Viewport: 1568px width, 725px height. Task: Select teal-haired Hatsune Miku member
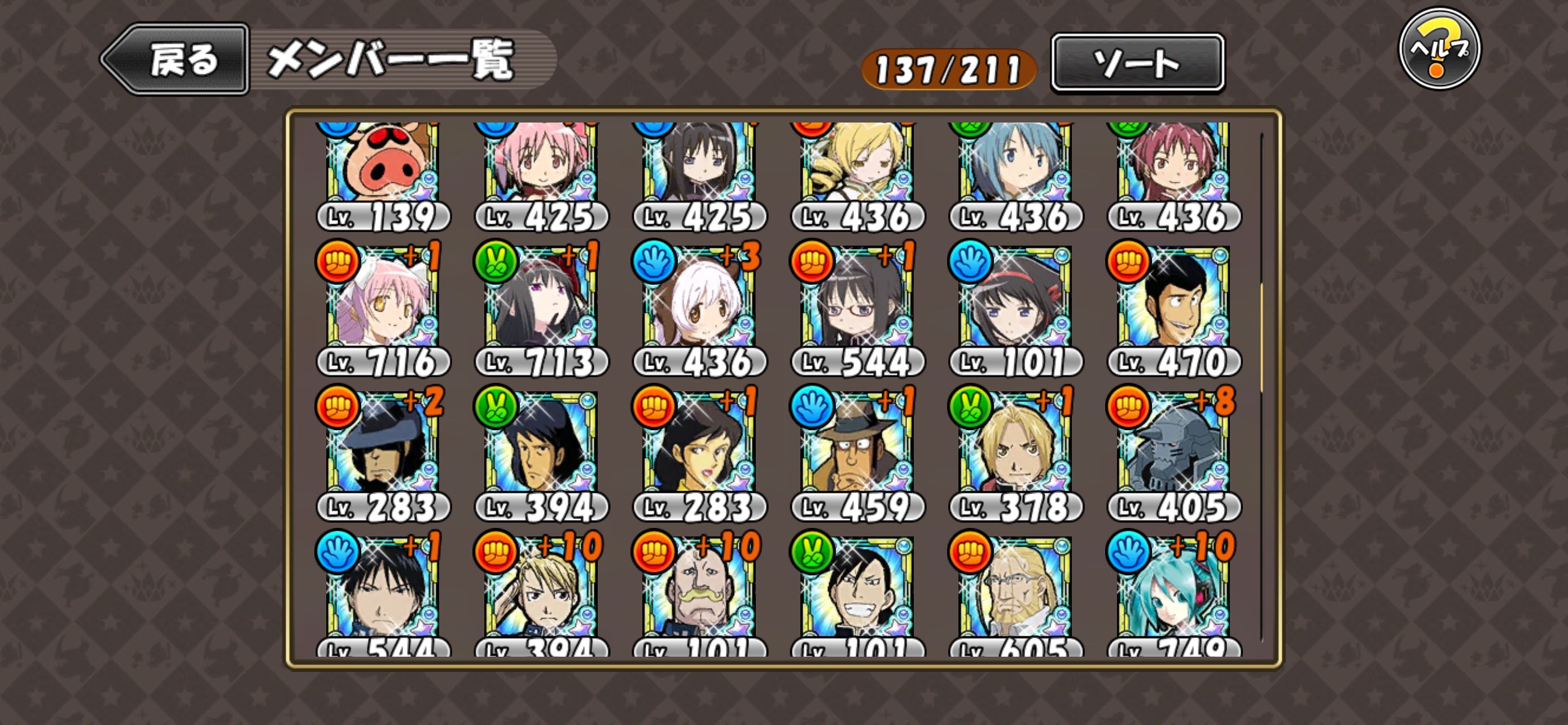(x=1173, y=591)
